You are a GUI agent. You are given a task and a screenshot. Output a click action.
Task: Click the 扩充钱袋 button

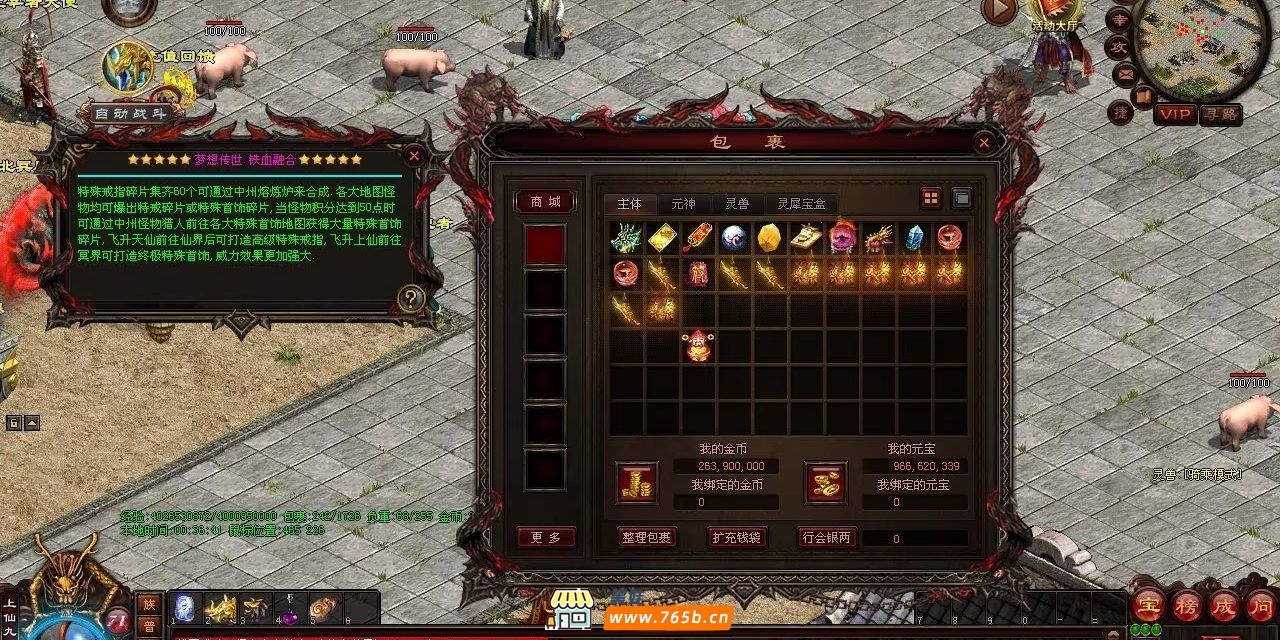coord(737,537)
